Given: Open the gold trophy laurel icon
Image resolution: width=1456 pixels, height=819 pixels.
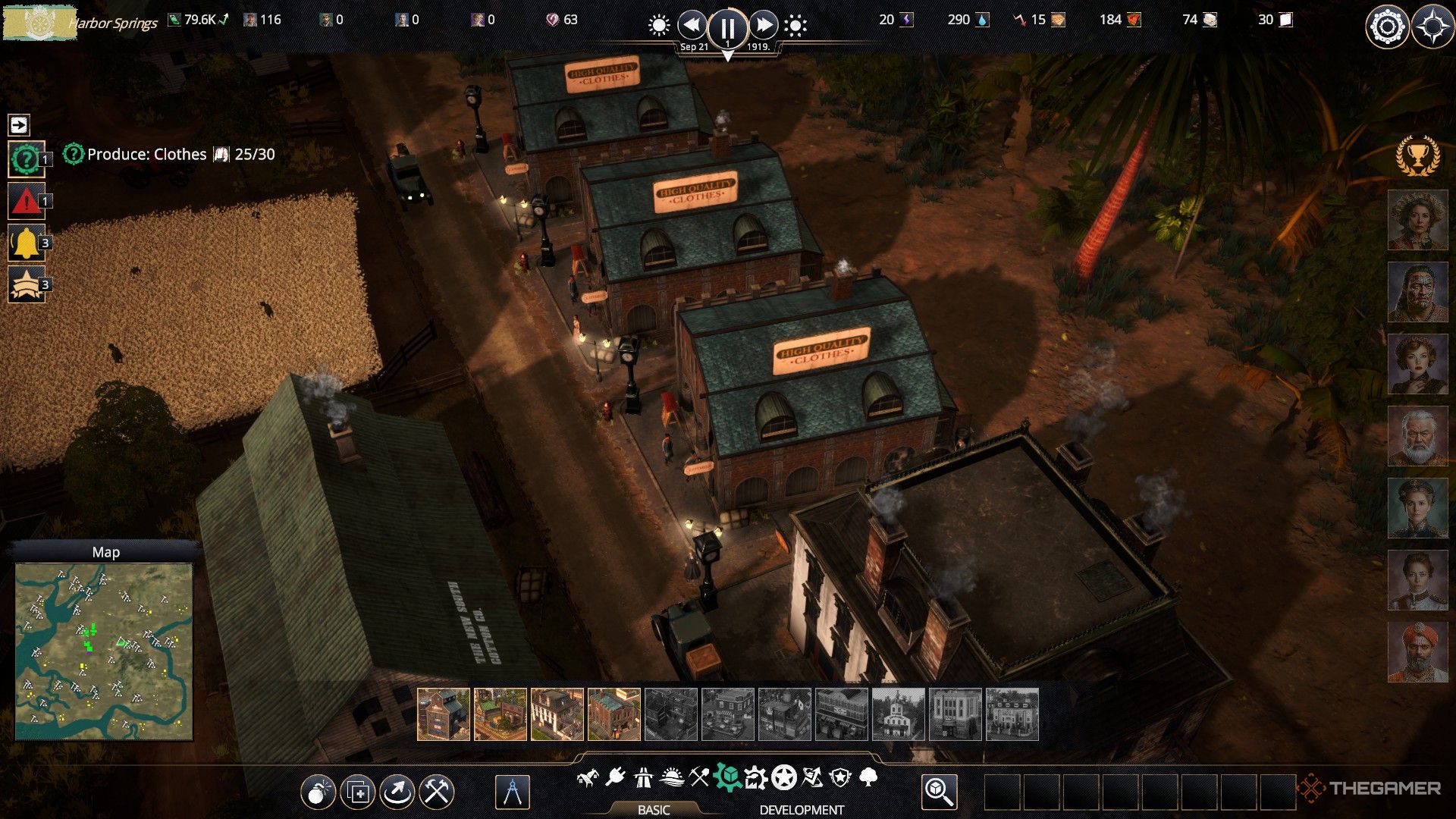Looking at the screenshot, I should click(1417, 155).
